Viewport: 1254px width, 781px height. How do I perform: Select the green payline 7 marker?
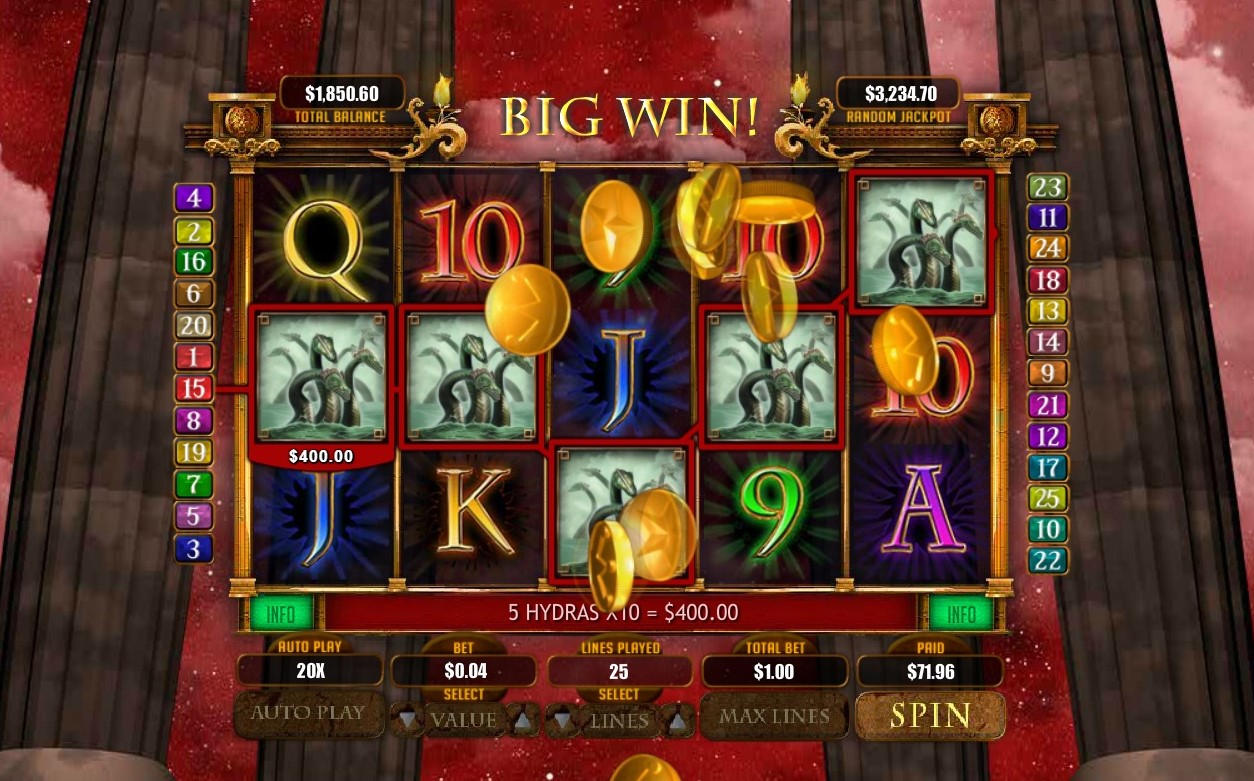pos(194,485)
